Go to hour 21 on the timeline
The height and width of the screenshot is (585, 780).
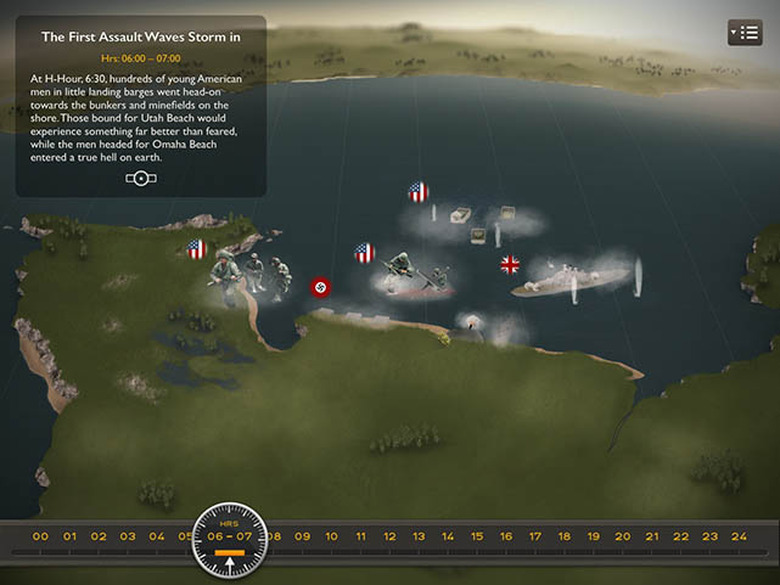[651, 537]
